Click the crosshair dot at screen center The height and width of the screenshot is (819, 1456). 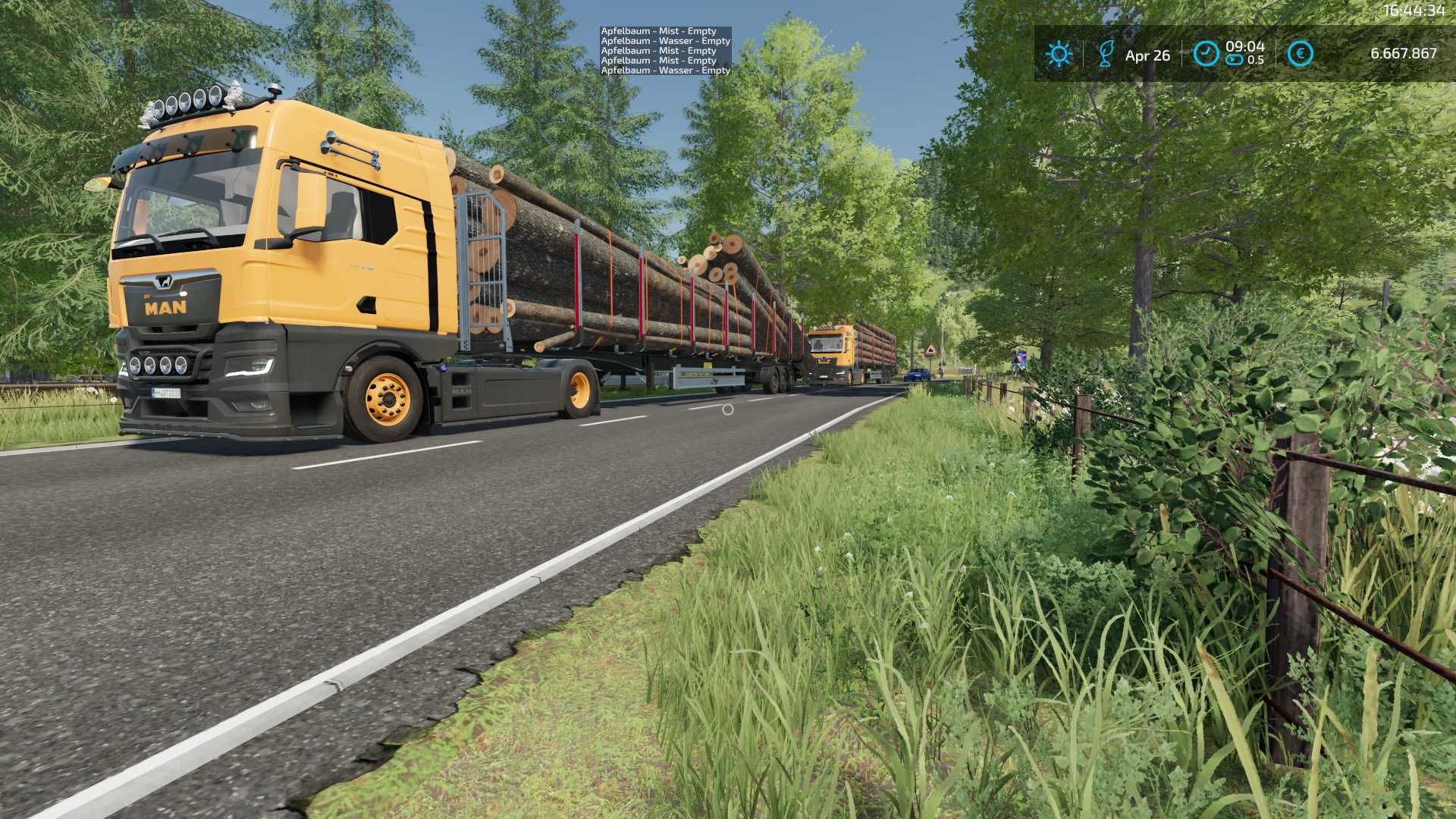pyautogui.click(x=728, y=409)
